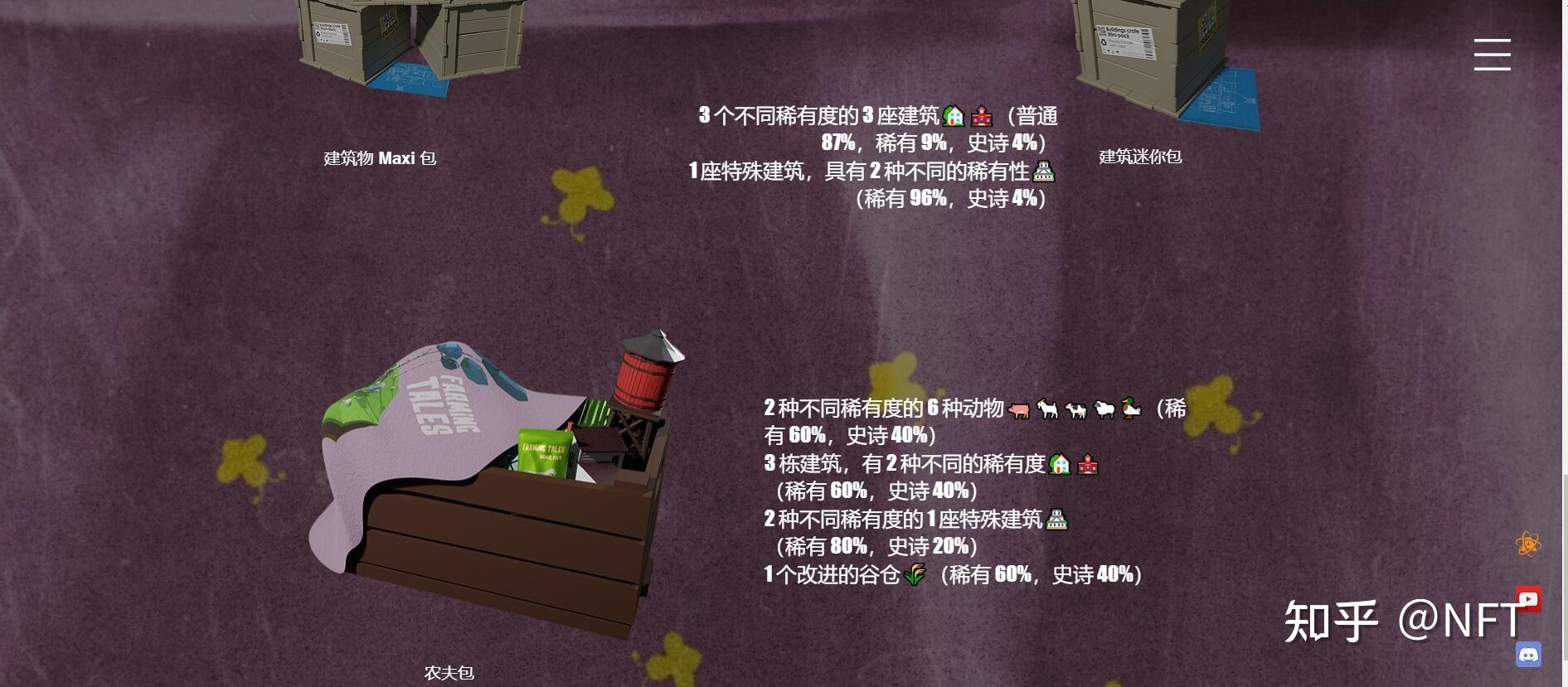1568x687 pixels.
Task: Click the pig emoji in animal rarity text
Action: [1017, 409]
